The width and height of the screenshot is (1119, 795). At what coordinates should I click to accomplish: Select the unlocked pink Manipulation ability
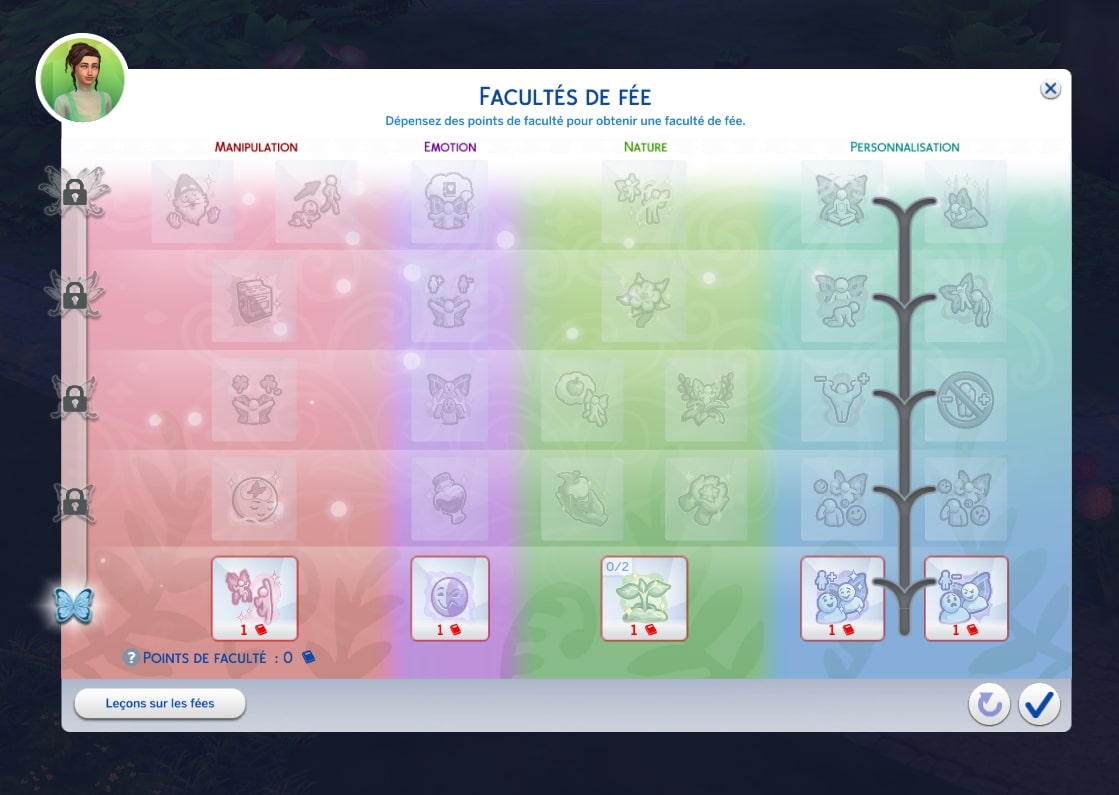255,597
